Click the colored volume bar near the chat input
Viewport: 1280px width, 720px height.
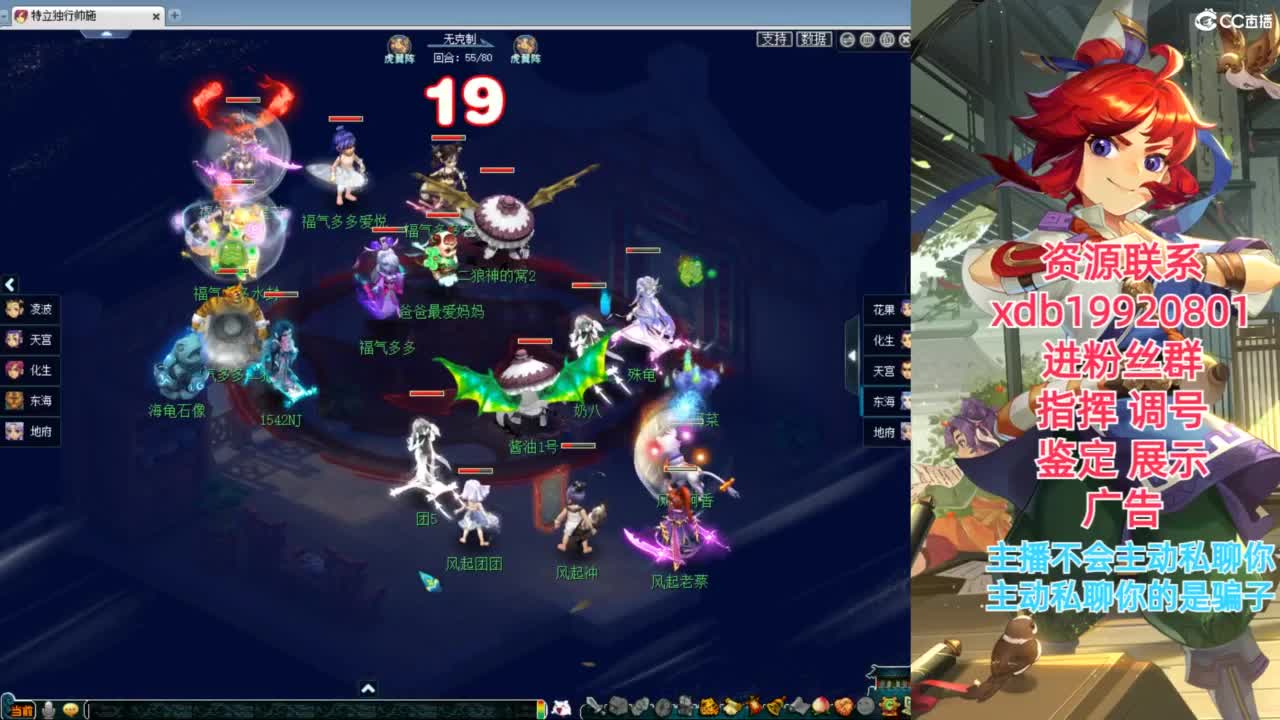542,710
